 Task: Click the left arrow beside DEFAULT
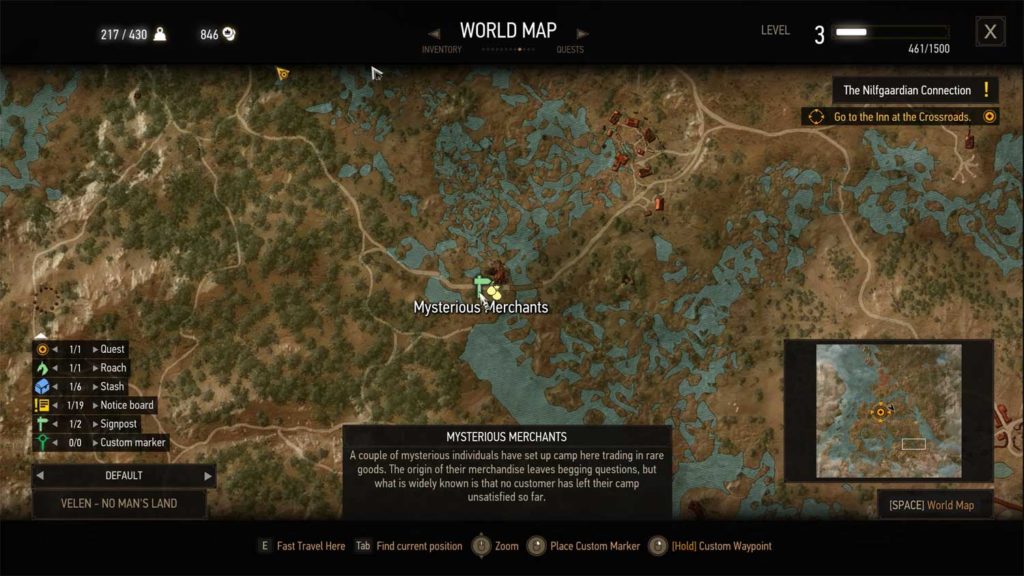coord(42,476)
